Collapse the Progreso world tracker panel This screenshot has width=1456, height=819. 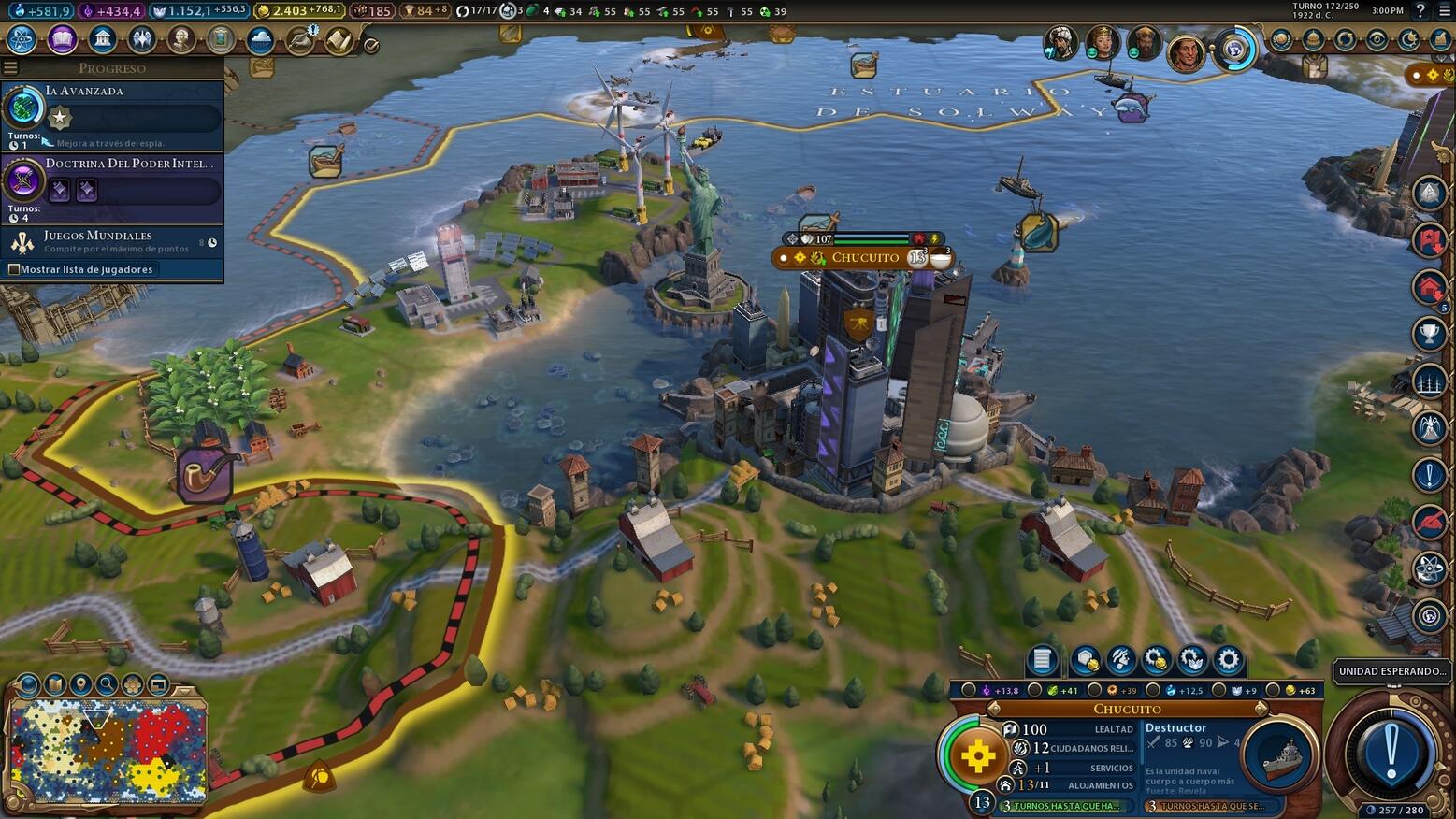click(9, 67)
